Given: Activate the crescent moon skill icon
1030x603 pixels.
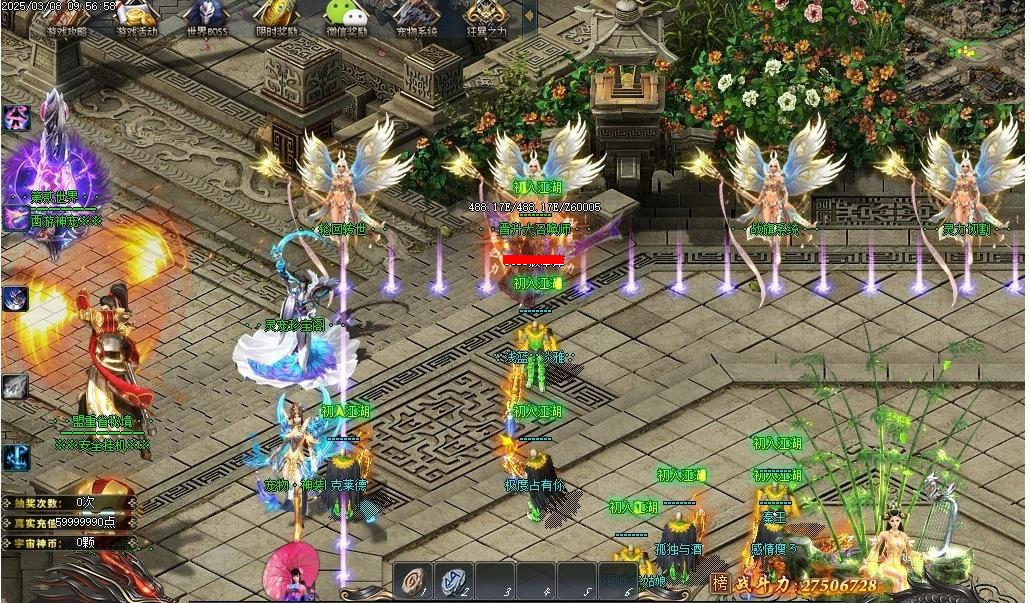Looking at the screenshot, I should click(15, 298).
